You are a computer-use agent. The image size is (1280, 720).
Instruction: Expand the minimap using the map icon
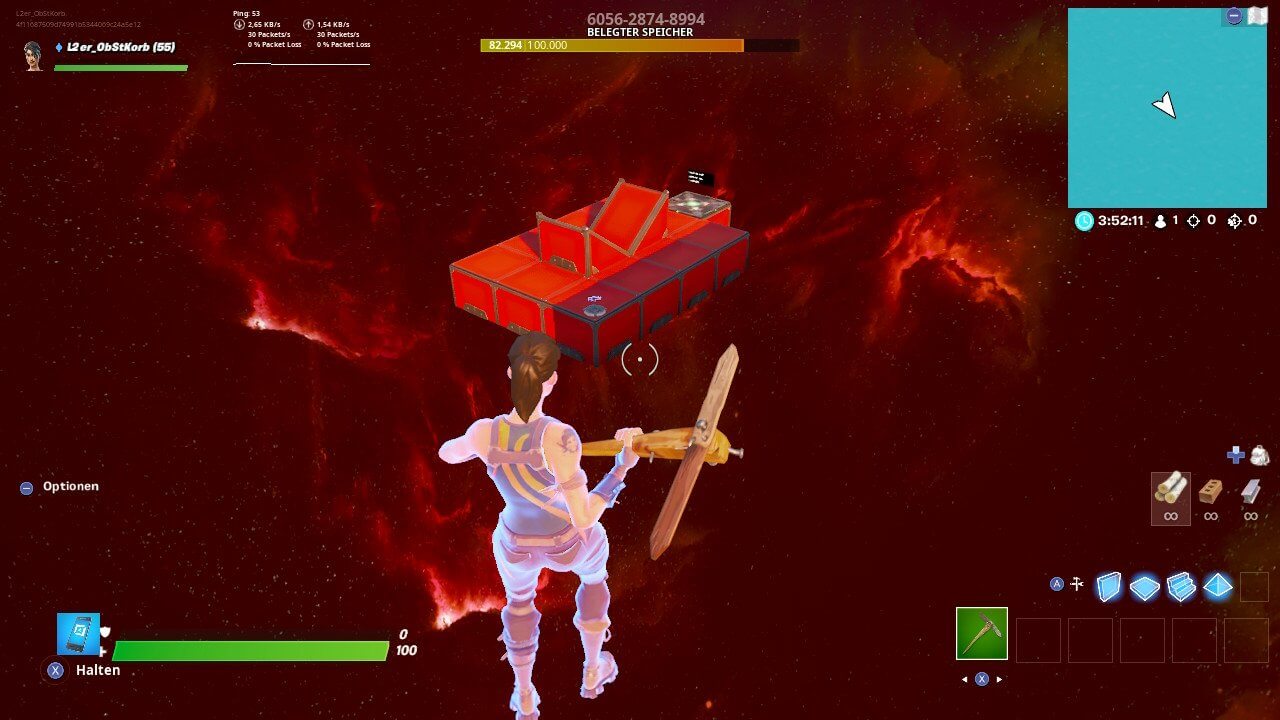click(x=1258, y=16)
